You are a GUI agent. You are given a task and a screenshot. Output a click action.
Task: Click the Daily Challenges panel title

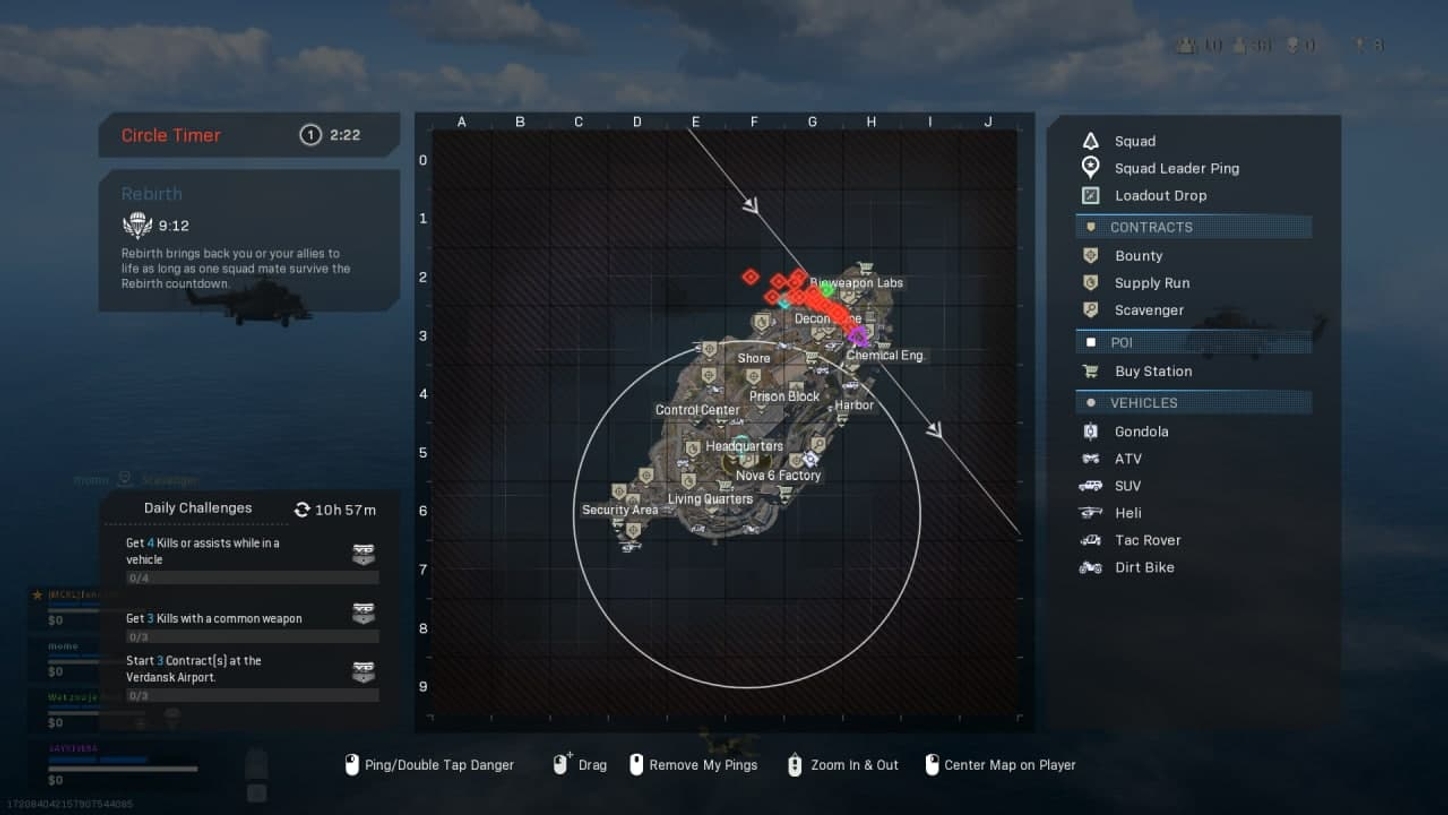(x=197, y=508)
